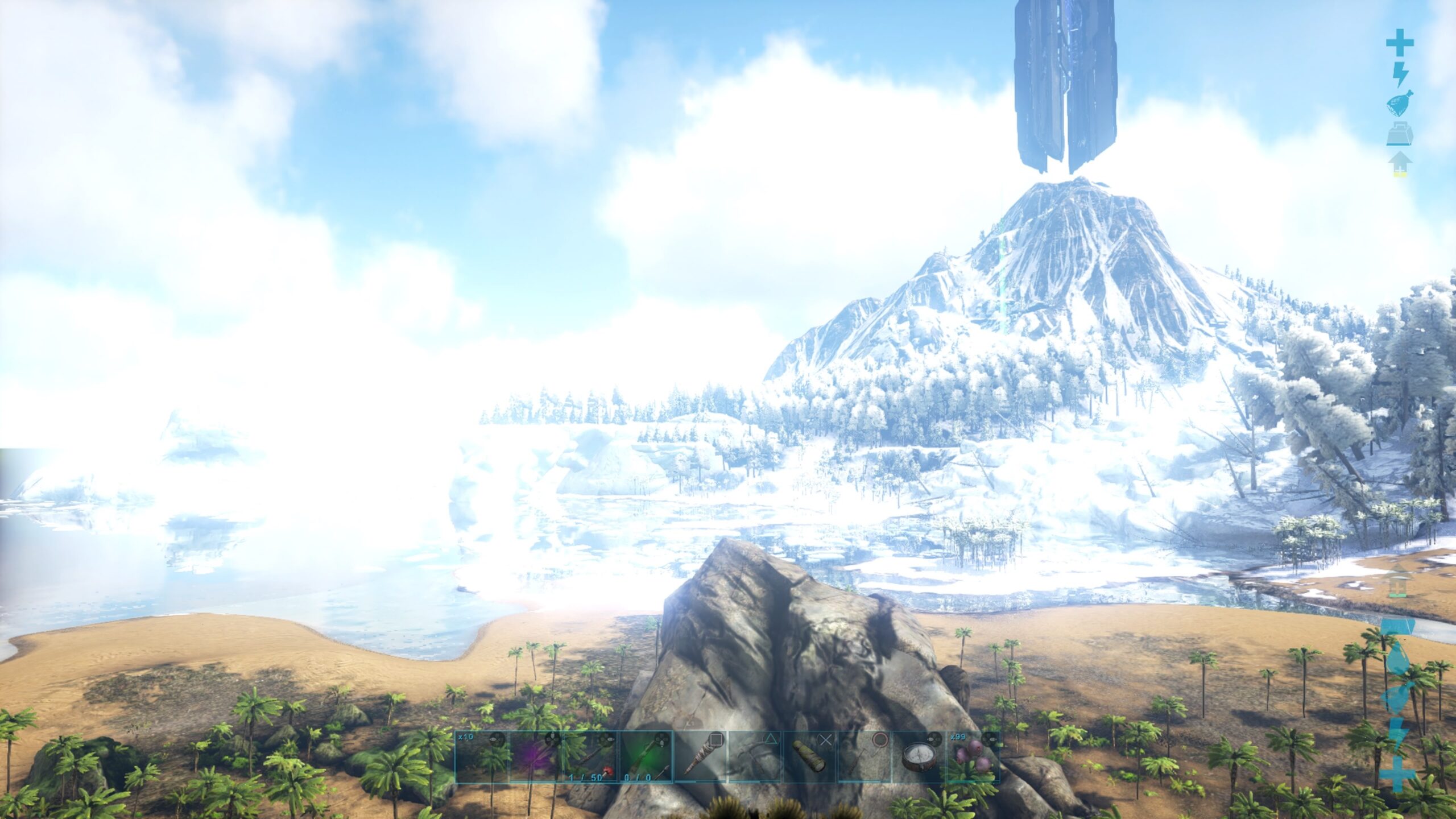This screenshot has height=819, width=1456.
Task: Select the wooden club hotbar slot
Action: (x=700, y=757)
